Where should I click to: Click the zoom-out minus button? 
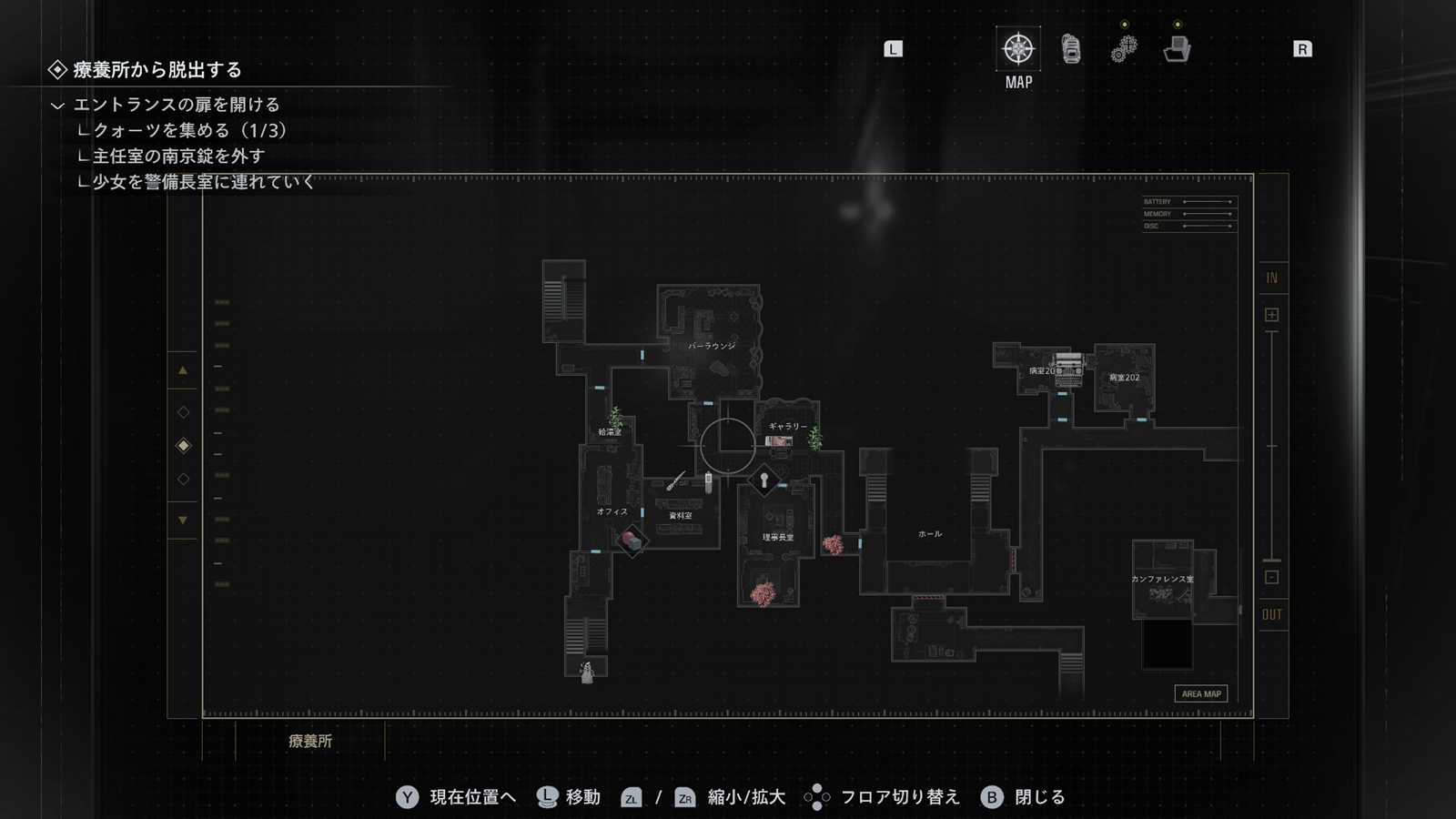[x=1272, y=577]
